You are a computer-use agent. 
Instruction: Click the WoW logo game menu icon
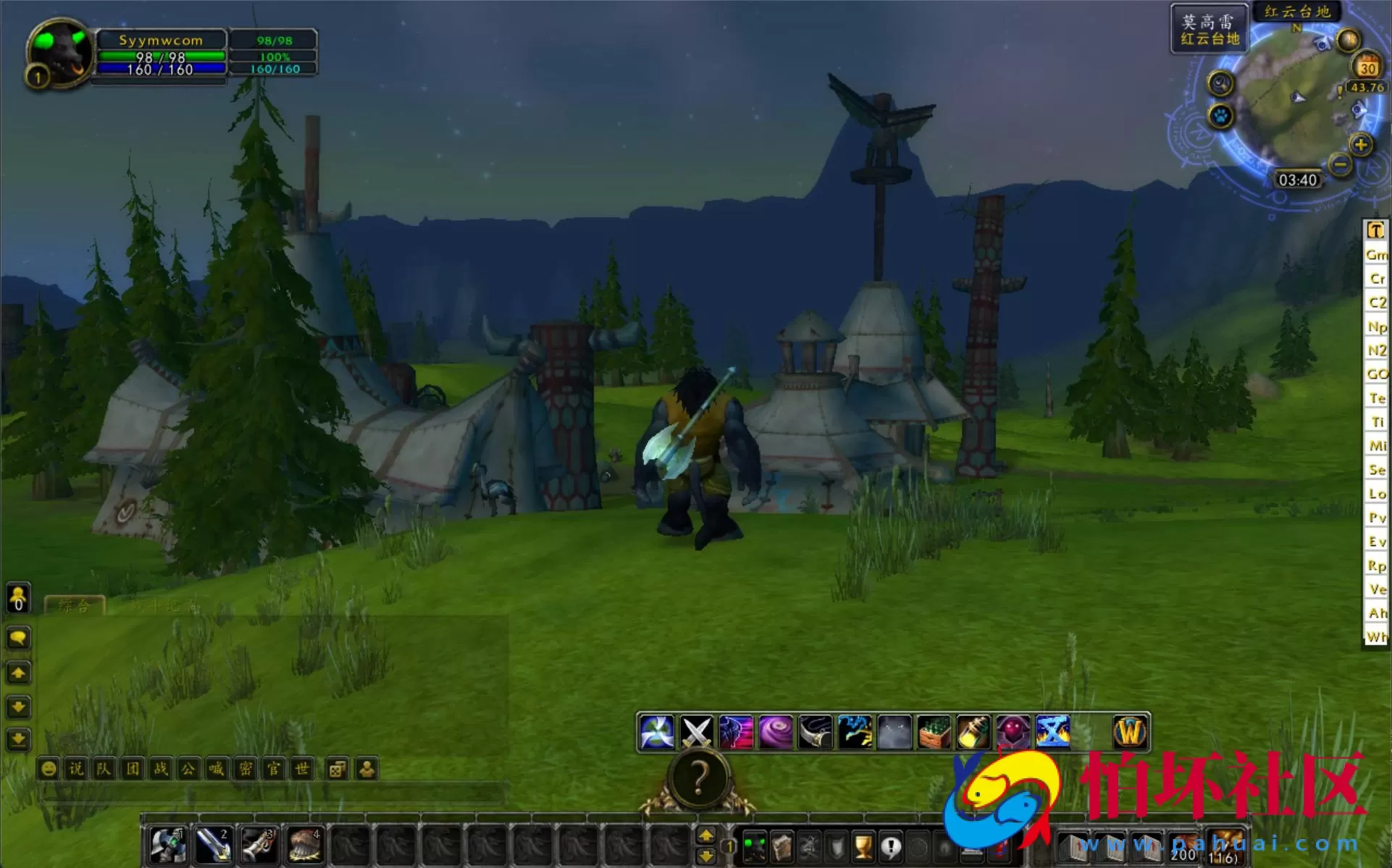click(1130, 731)
